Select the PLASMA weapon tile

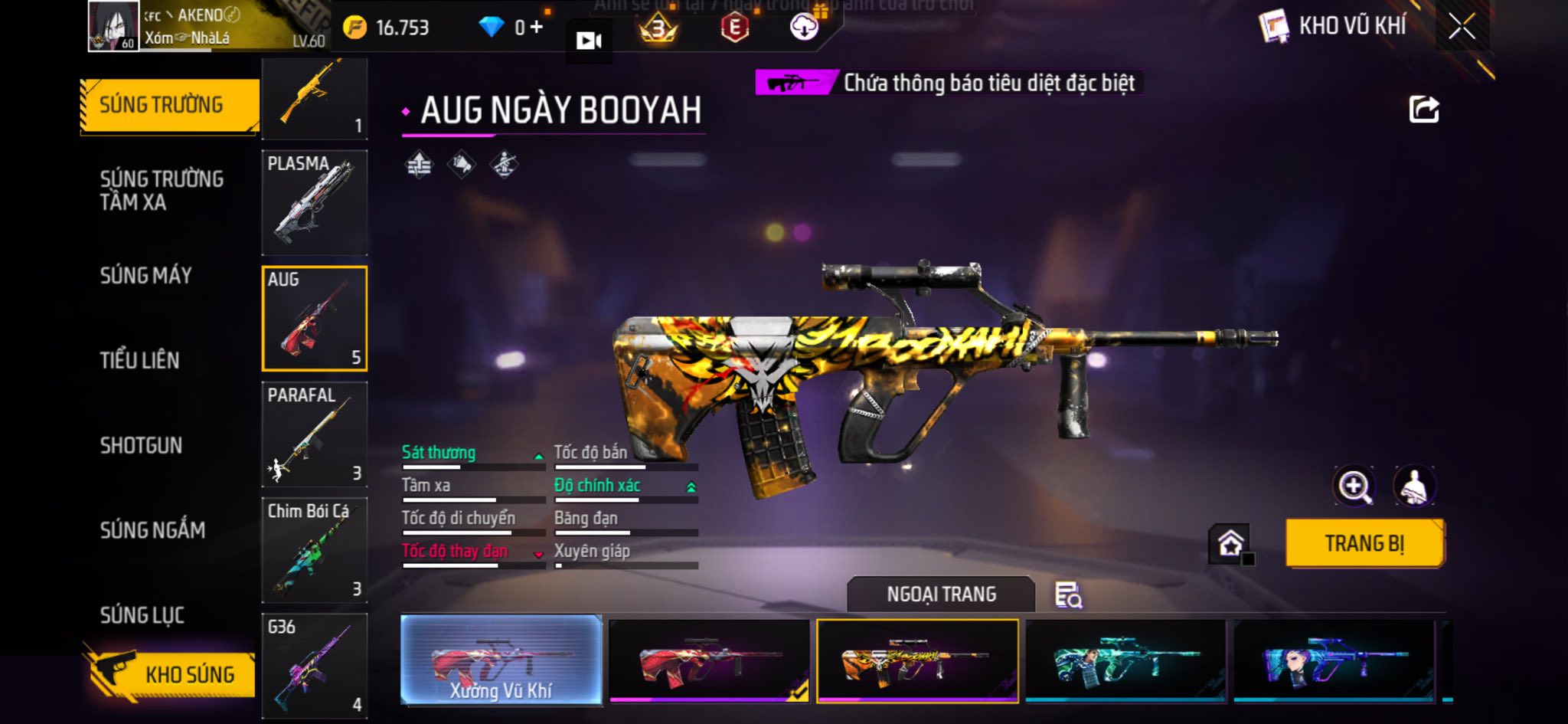pyautogui.click(x=315, y=202)
